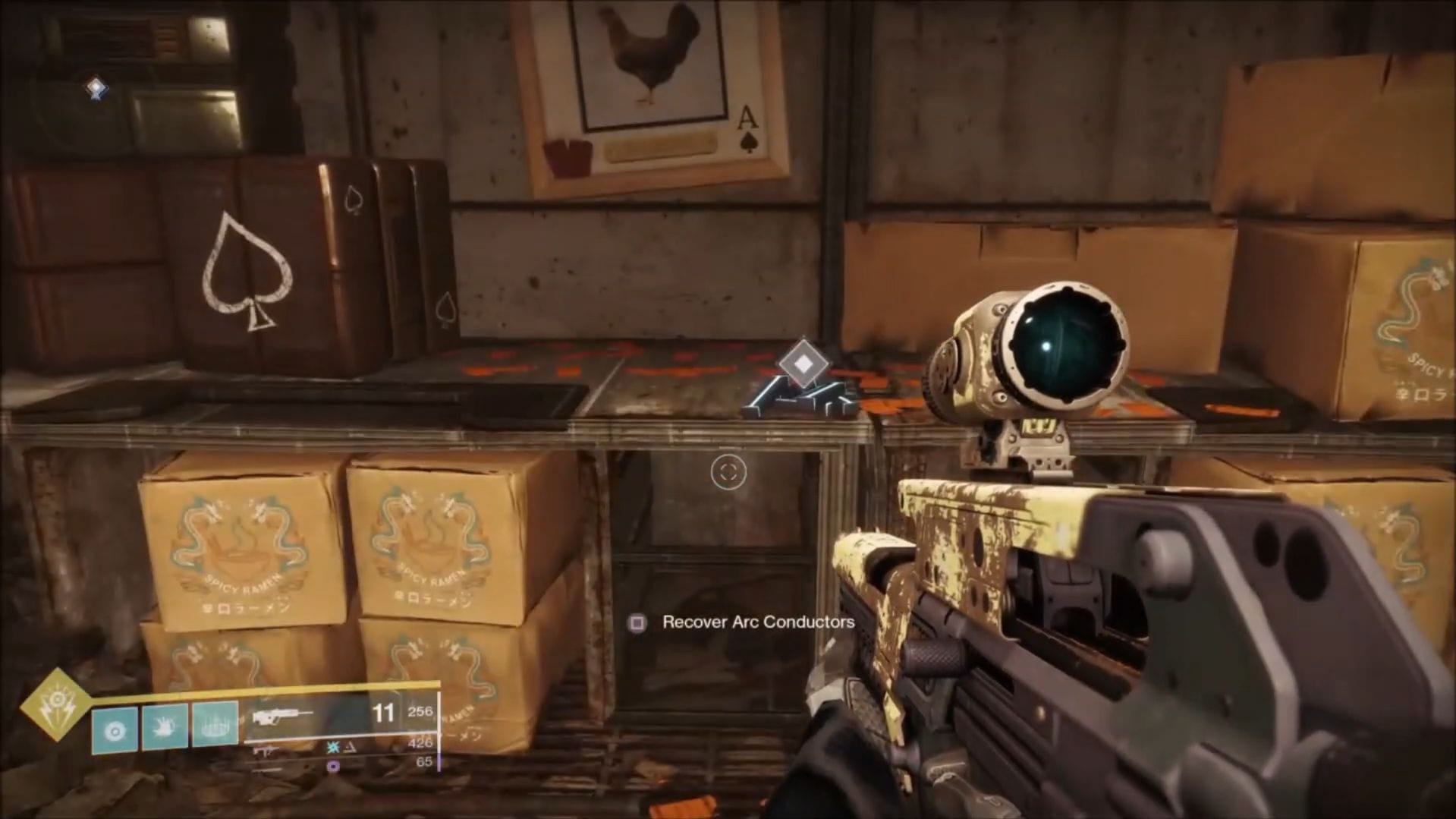
Task: Click the secondary SMG weapon icon
Action: [266, 752]
